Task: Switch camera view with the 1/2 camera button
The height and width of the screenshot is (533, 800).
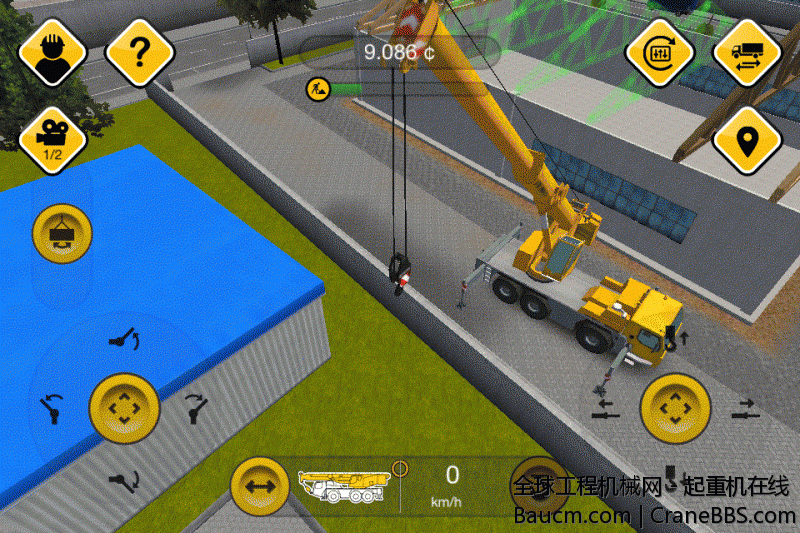Action: (48, 138)
